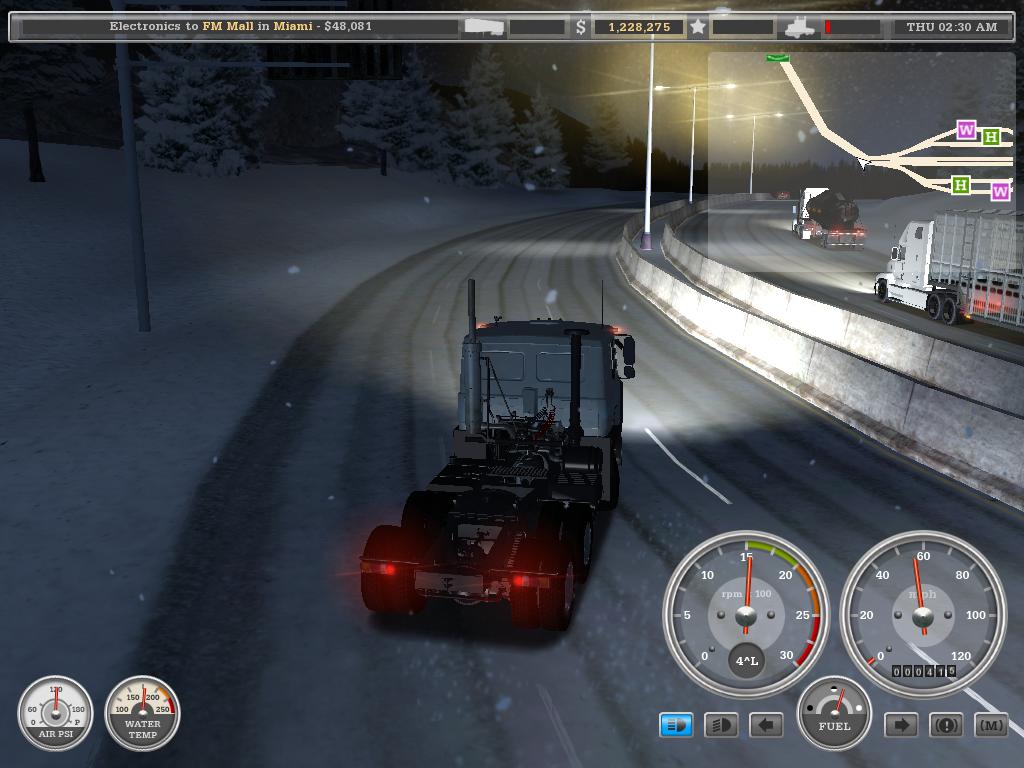Toggle the exclamation-mark brake button

click(x=946, y=725)
